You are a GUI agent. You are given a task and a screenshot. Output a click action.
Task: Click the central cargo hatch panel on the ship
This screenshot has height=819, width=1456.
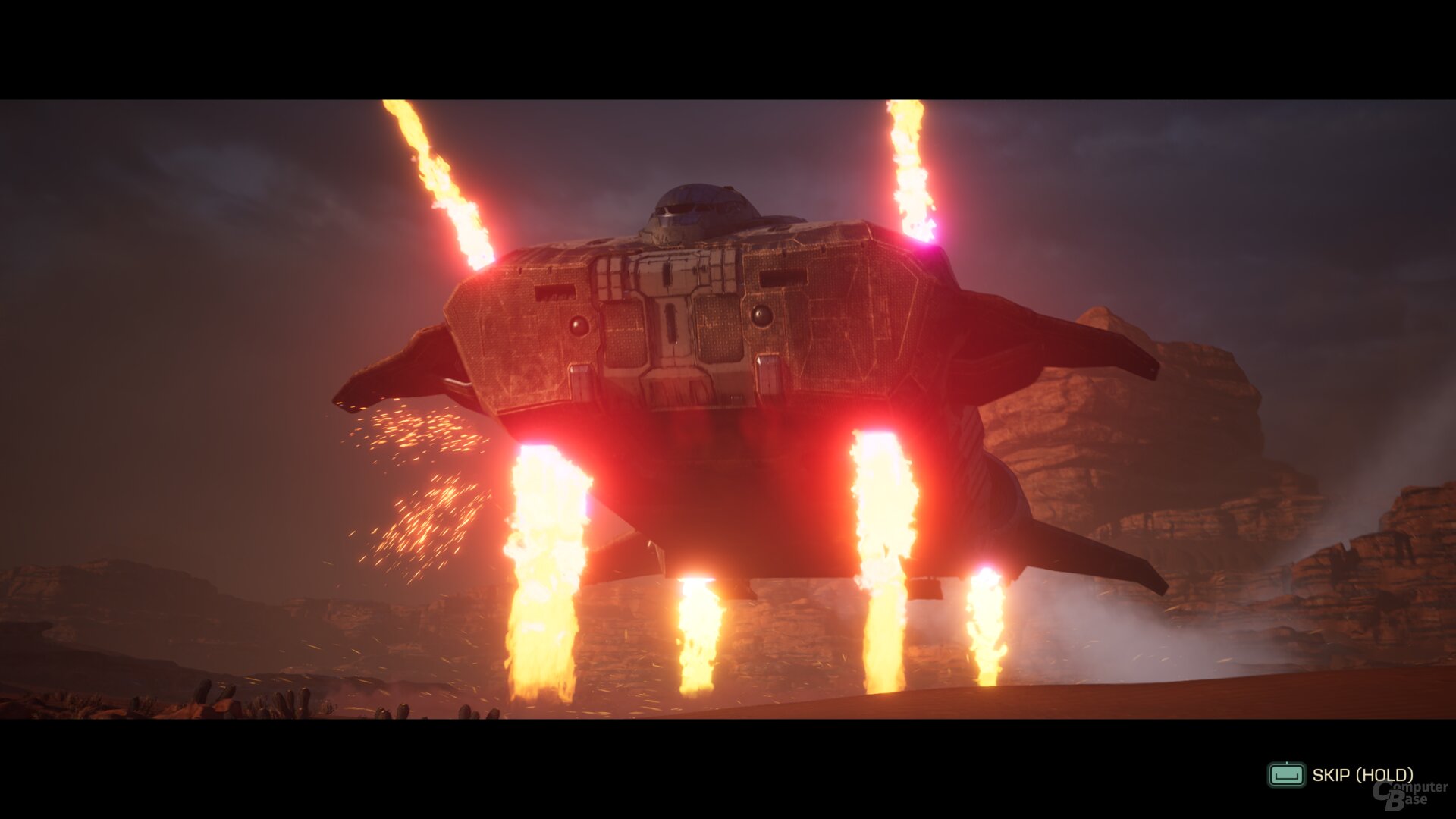671,326
